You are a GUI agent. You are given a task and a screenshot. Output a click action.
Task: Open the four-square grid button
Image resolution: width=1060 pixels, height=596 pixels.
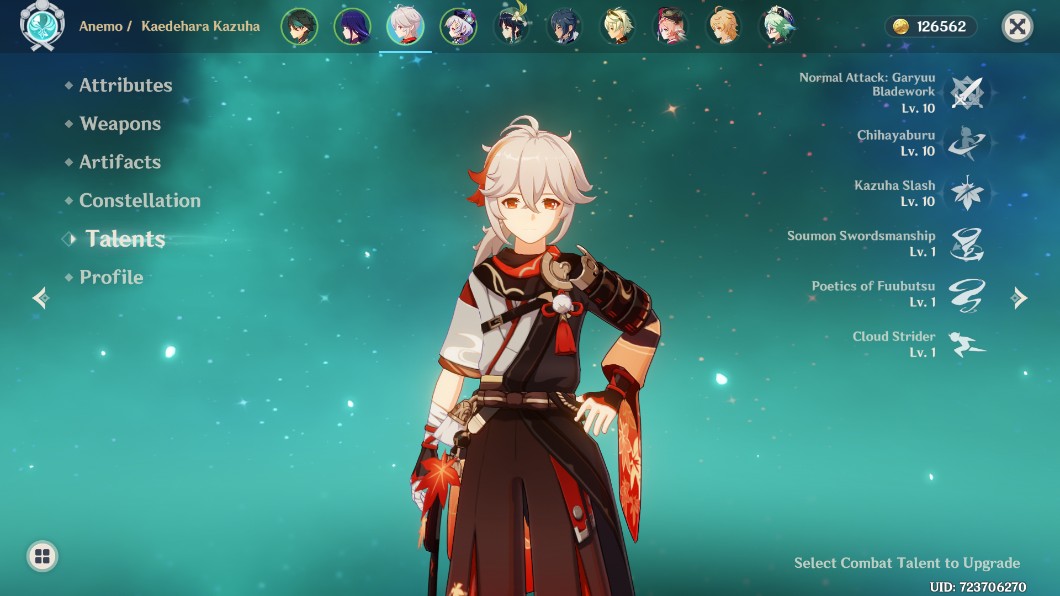tap(42, 556)
